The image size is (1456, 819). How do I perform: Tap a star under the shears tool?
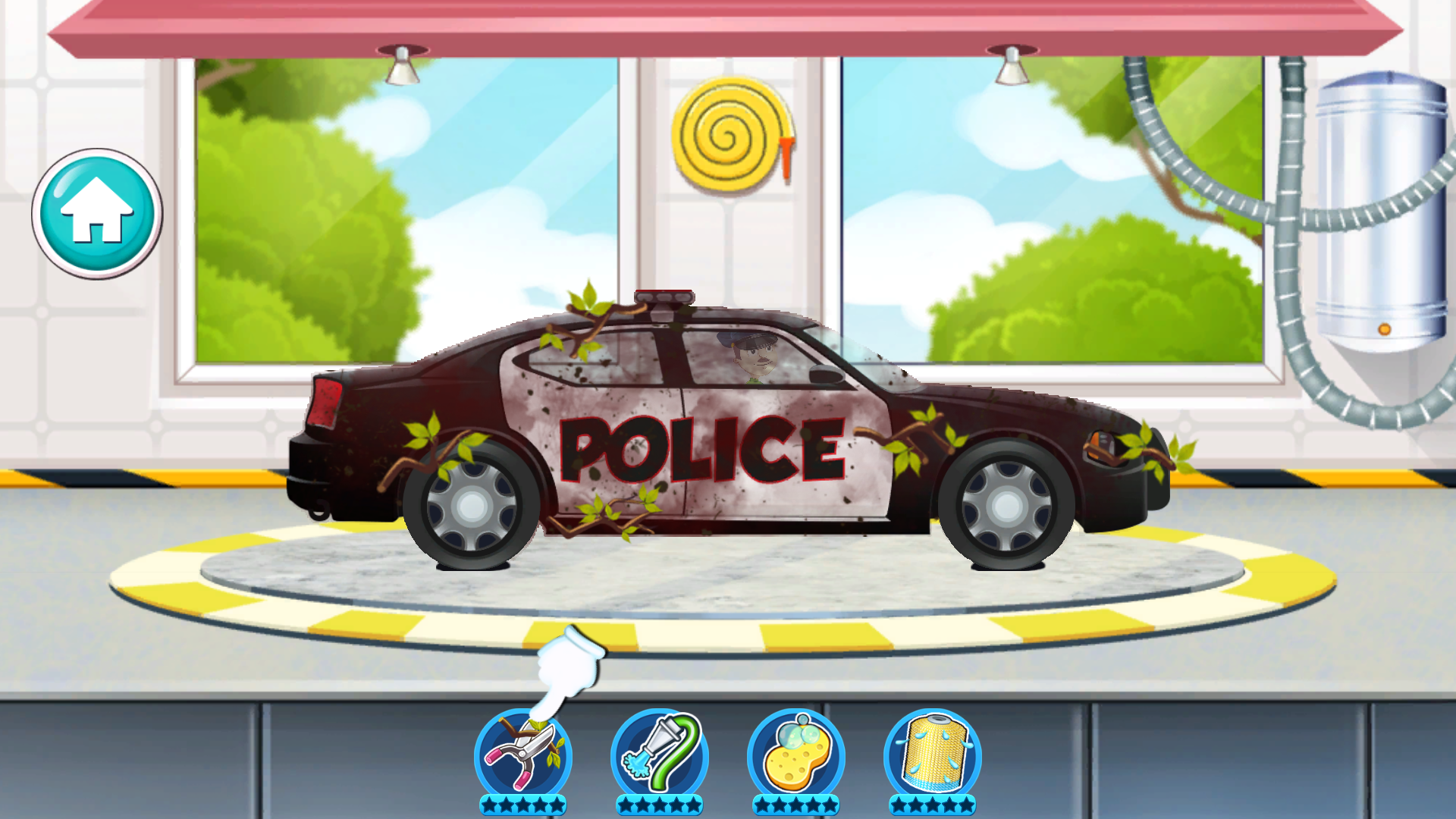pos(523,806)
